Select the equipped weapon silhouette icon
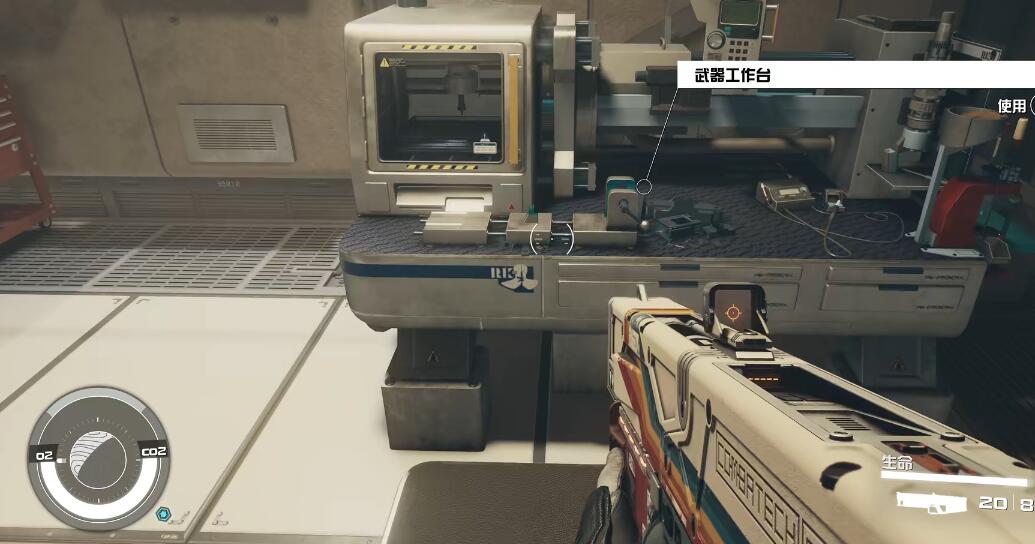This screenshot has height=544, width=1035. pyautogui.click(x=931, y=503)
